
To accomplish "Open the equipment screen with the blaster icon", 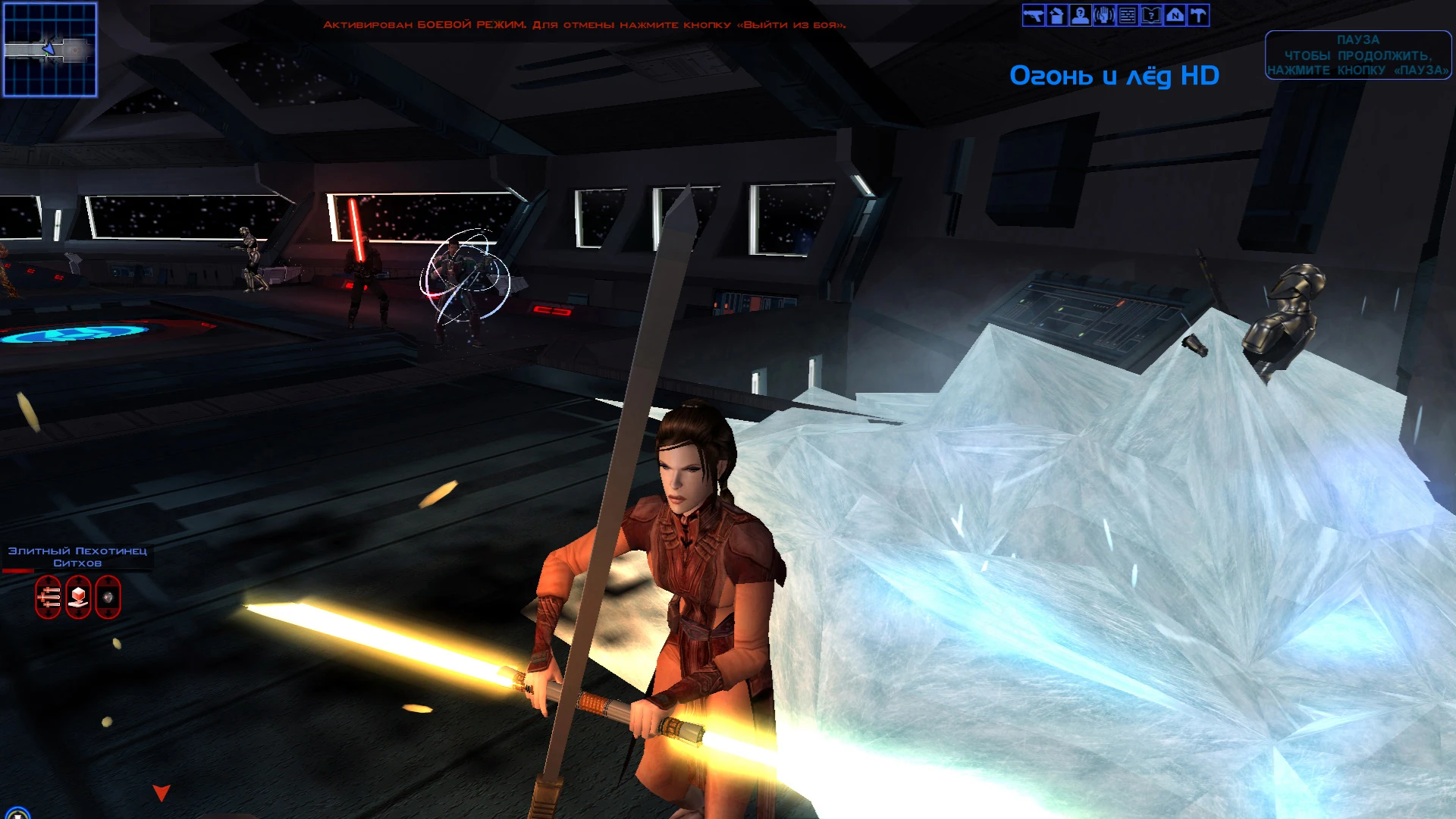I will (x=1034, y=15).
